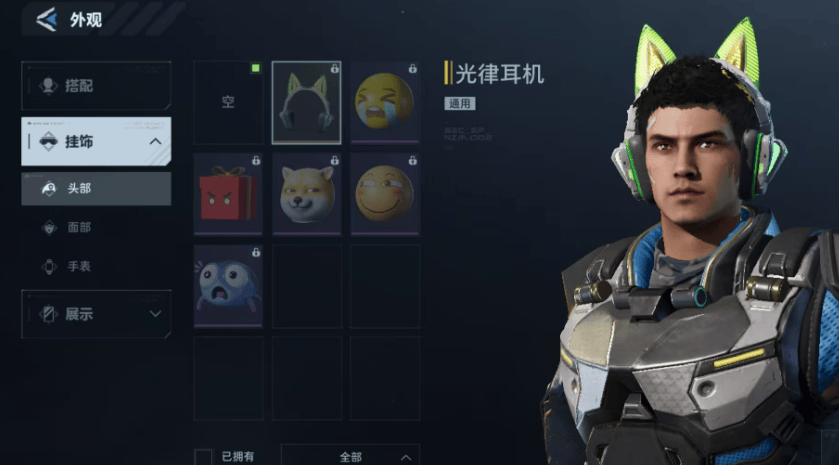The image size is (839, 465).
Task: Select the empty 空 accessory slot
Action: 228,103
